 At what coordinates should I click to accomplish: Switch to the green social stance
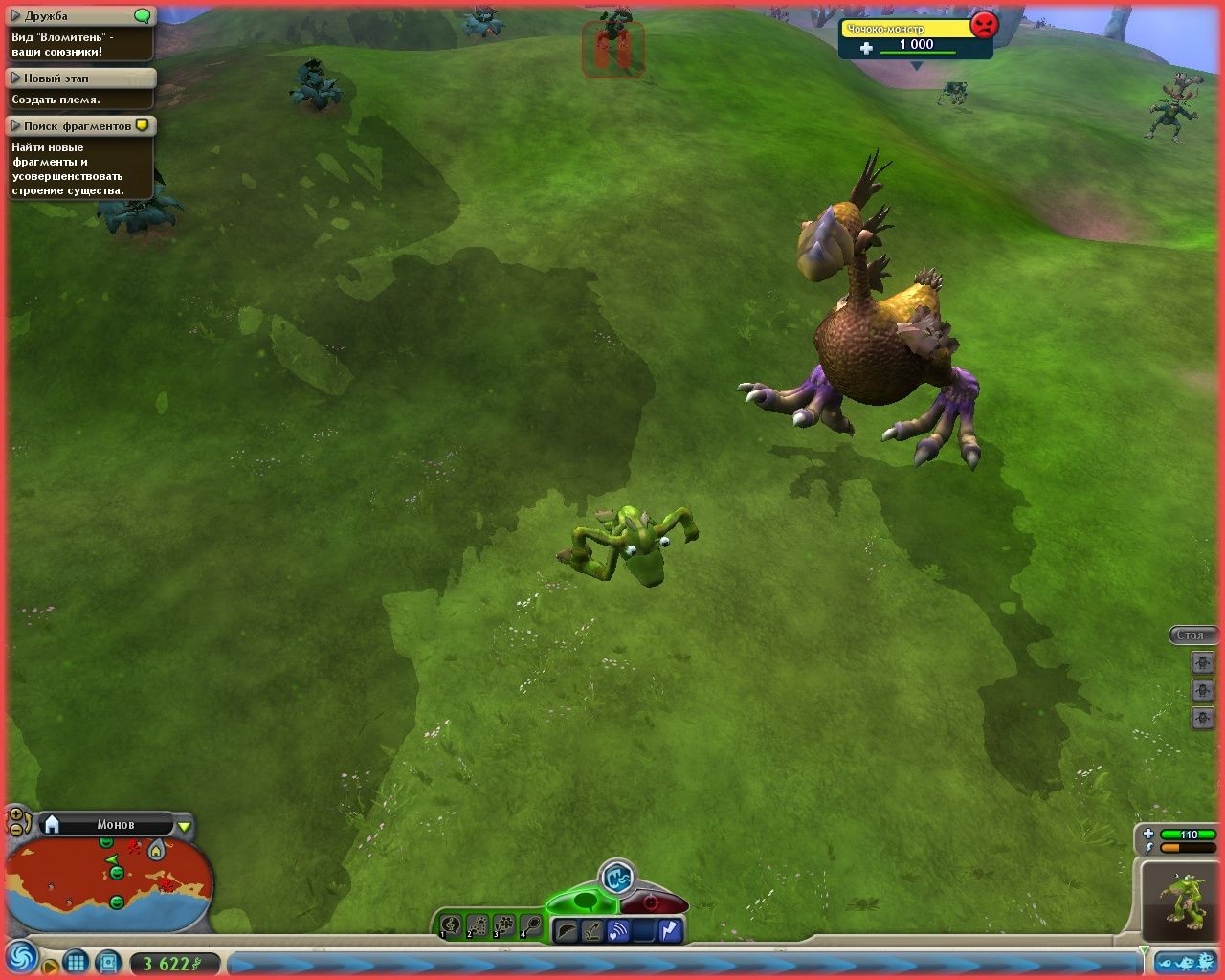(x=586, y=902)
